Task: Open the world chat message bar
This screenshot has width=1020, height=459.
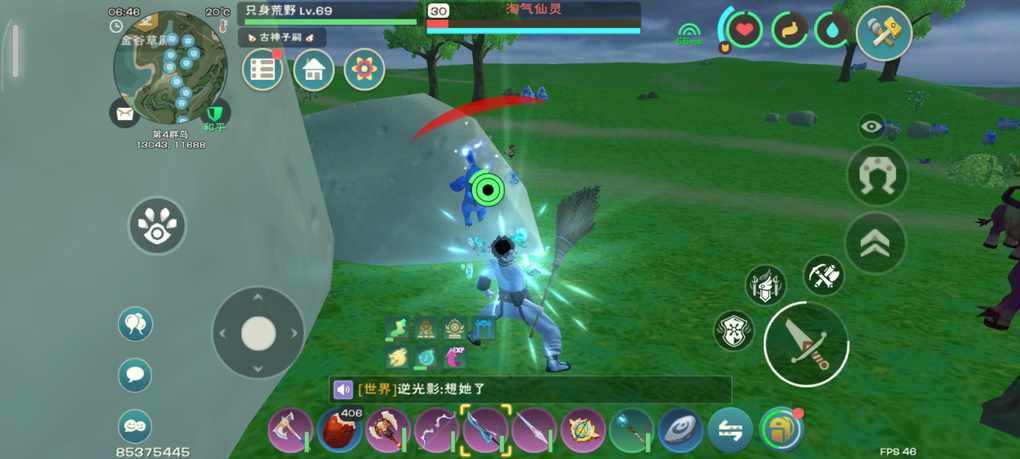Action: pos(530,390)
